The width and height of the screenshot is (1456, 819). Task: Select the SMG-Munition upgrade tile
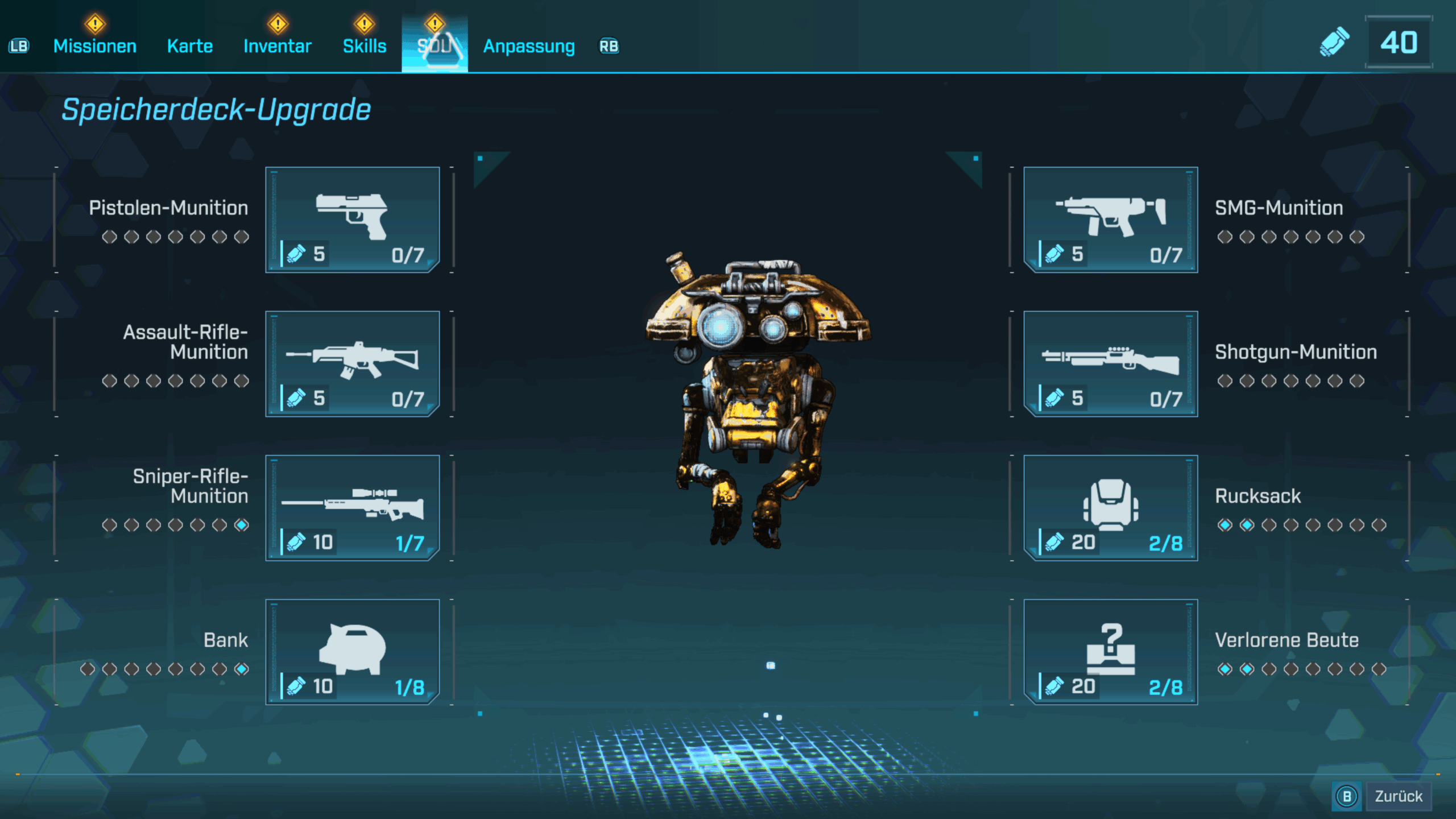tap(1110, 220)
